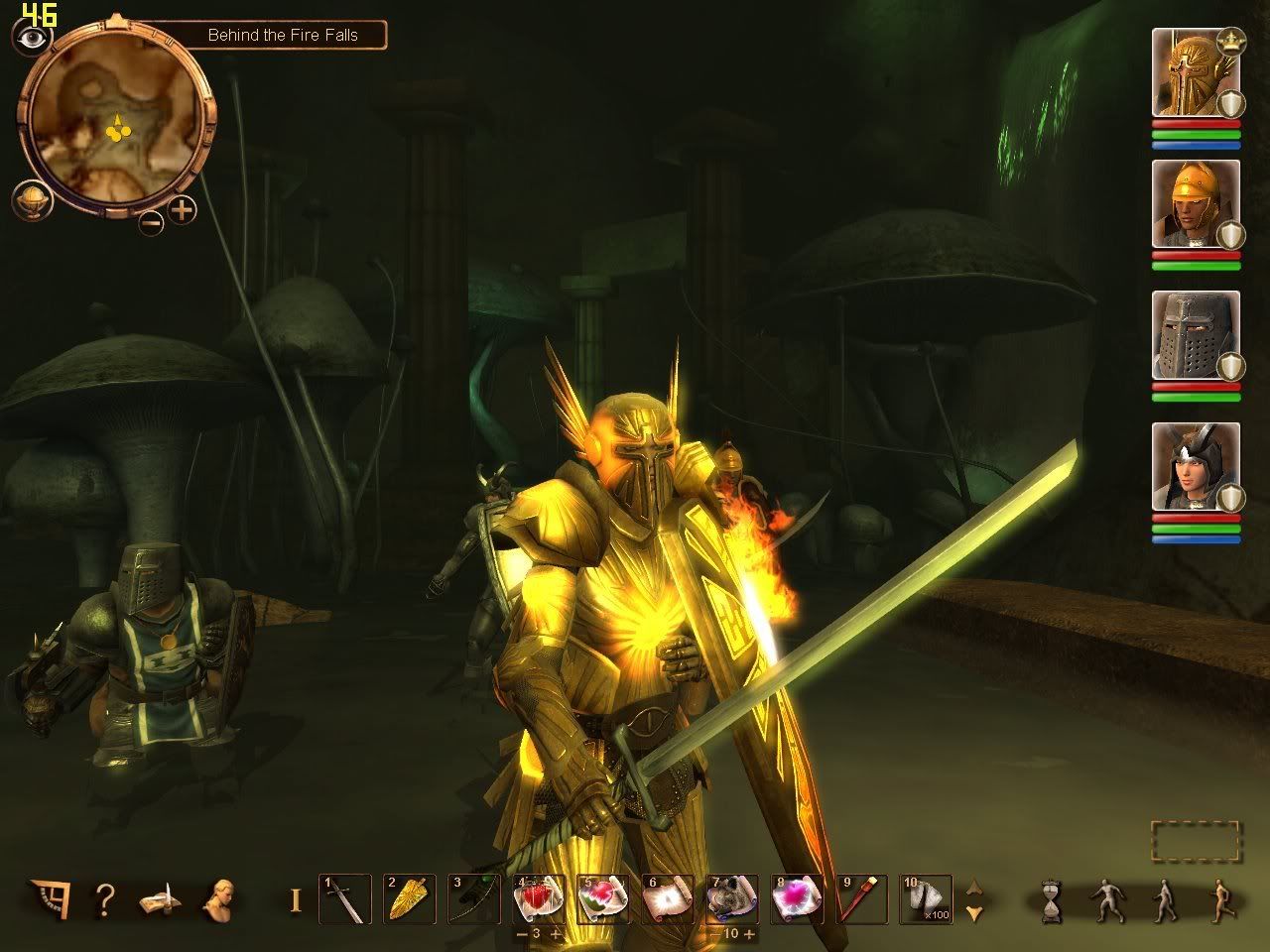Screen dimensions: 1270x952
Task: Use the pink scroll in slot 8
Action: tap(797, 899)
